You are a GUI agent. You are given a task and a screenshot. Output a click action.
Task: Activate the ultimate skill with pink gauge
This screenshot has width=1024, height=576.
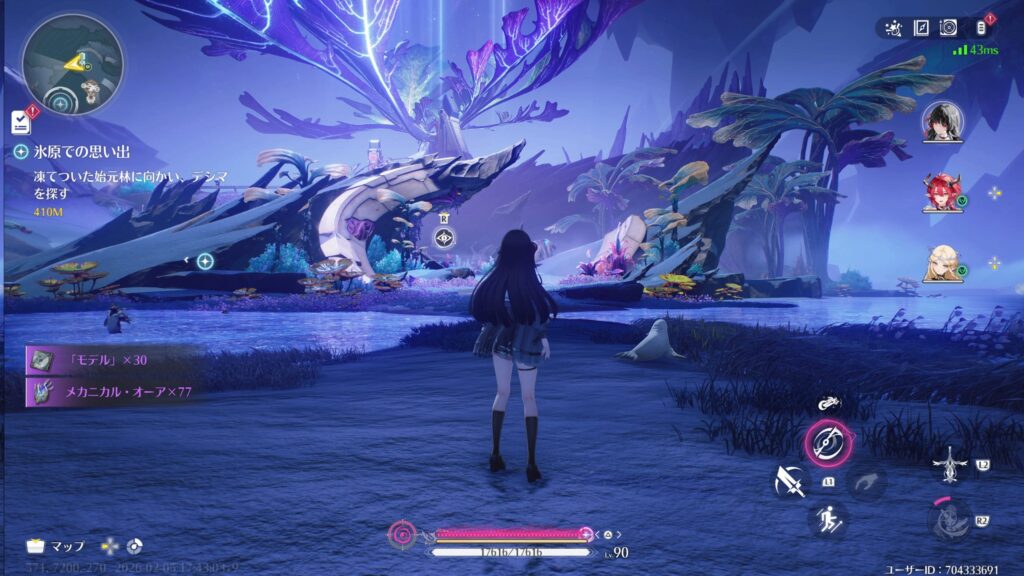click(x=948, y=520)
